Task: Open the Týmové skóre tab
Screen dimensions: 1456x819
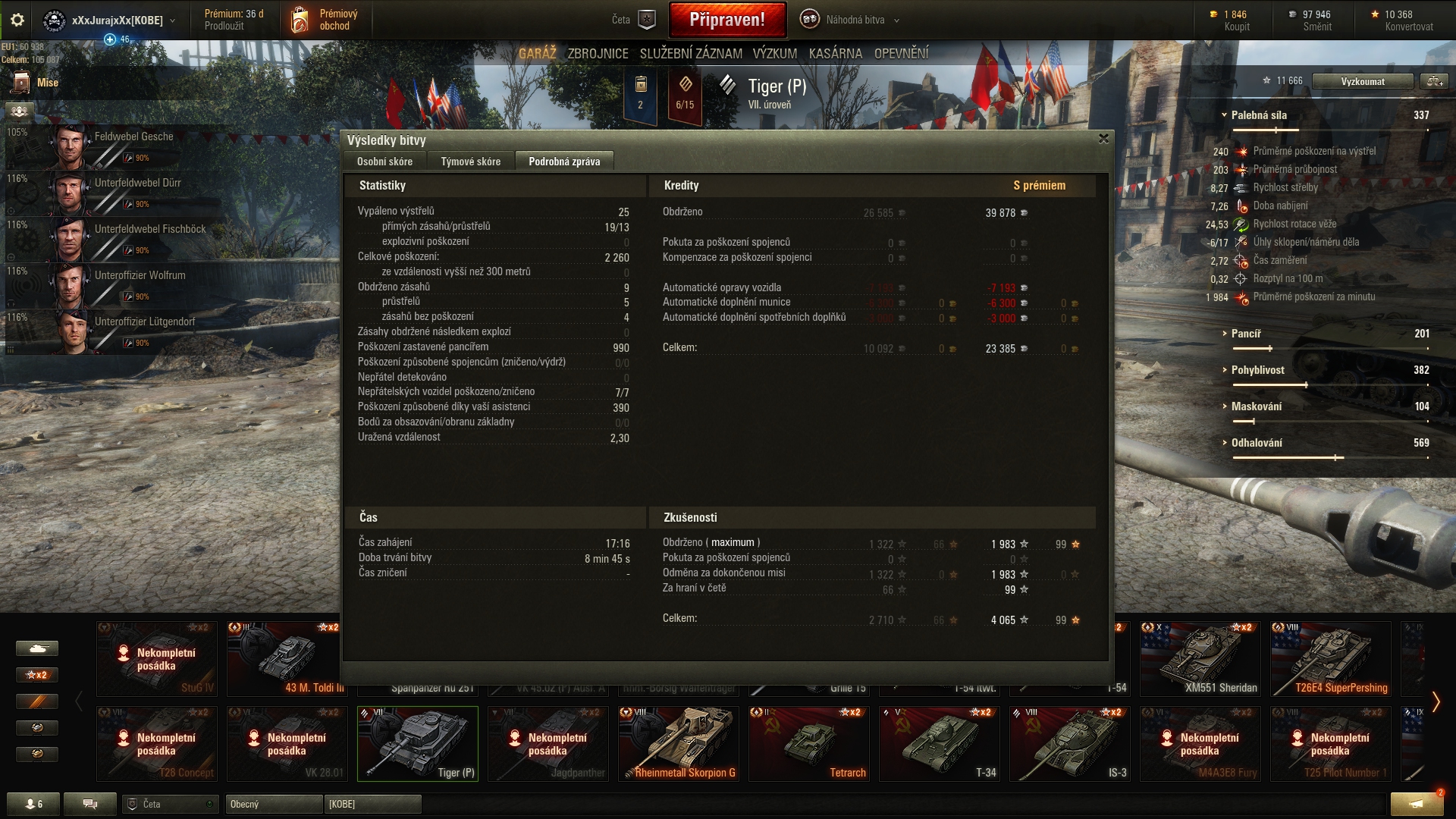Action: point(470,162)
